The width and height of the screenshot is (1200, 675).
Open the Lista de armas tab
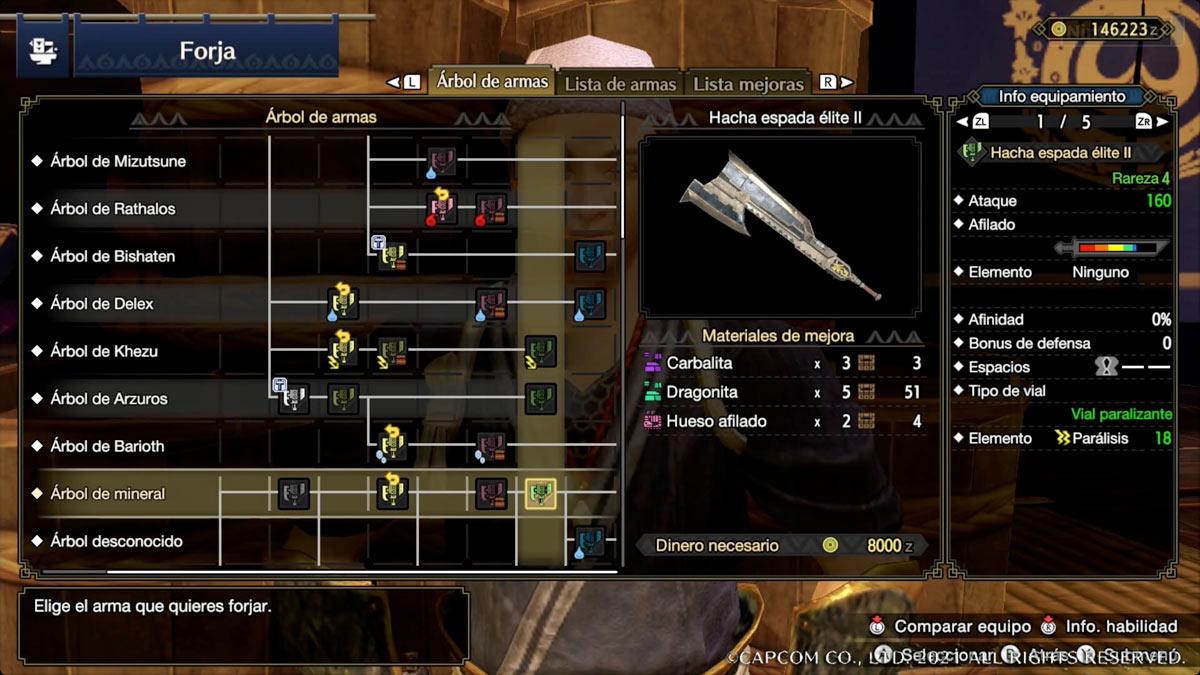point(620,84)
